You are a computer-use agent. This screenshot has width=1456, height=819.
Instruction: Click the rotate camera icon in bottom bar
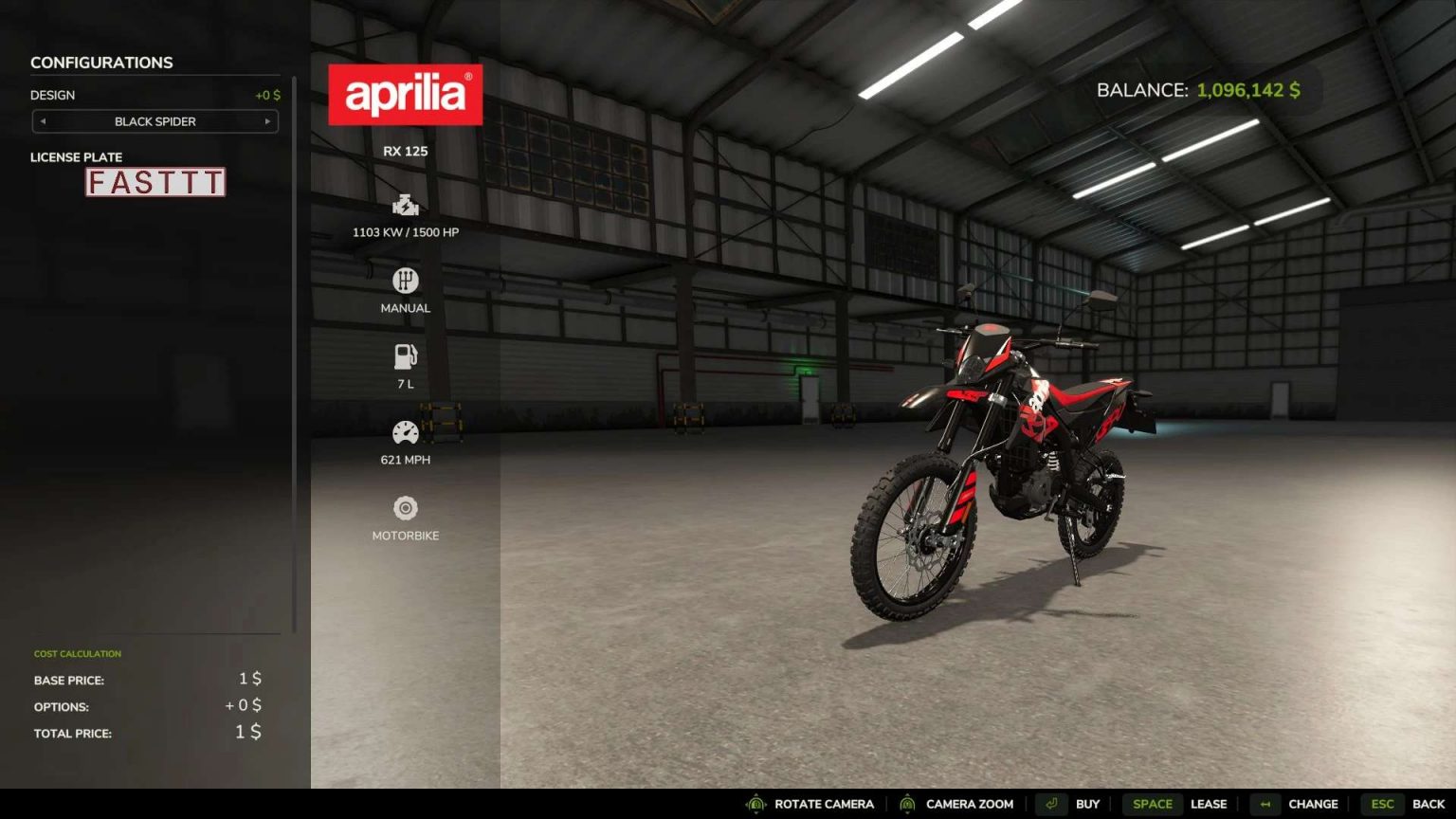[755, 803]
